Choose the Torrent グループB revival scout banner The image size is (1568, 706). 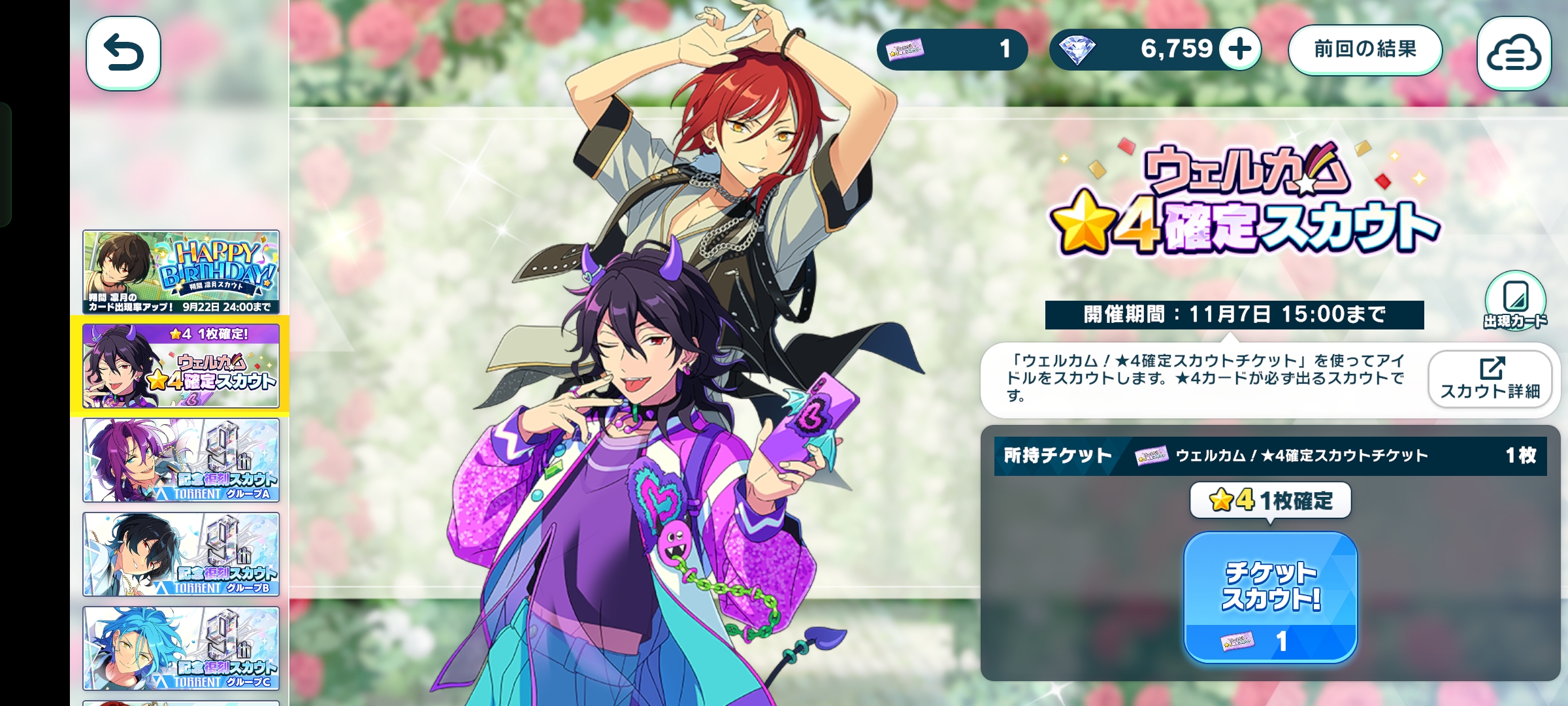pos(181,554)
